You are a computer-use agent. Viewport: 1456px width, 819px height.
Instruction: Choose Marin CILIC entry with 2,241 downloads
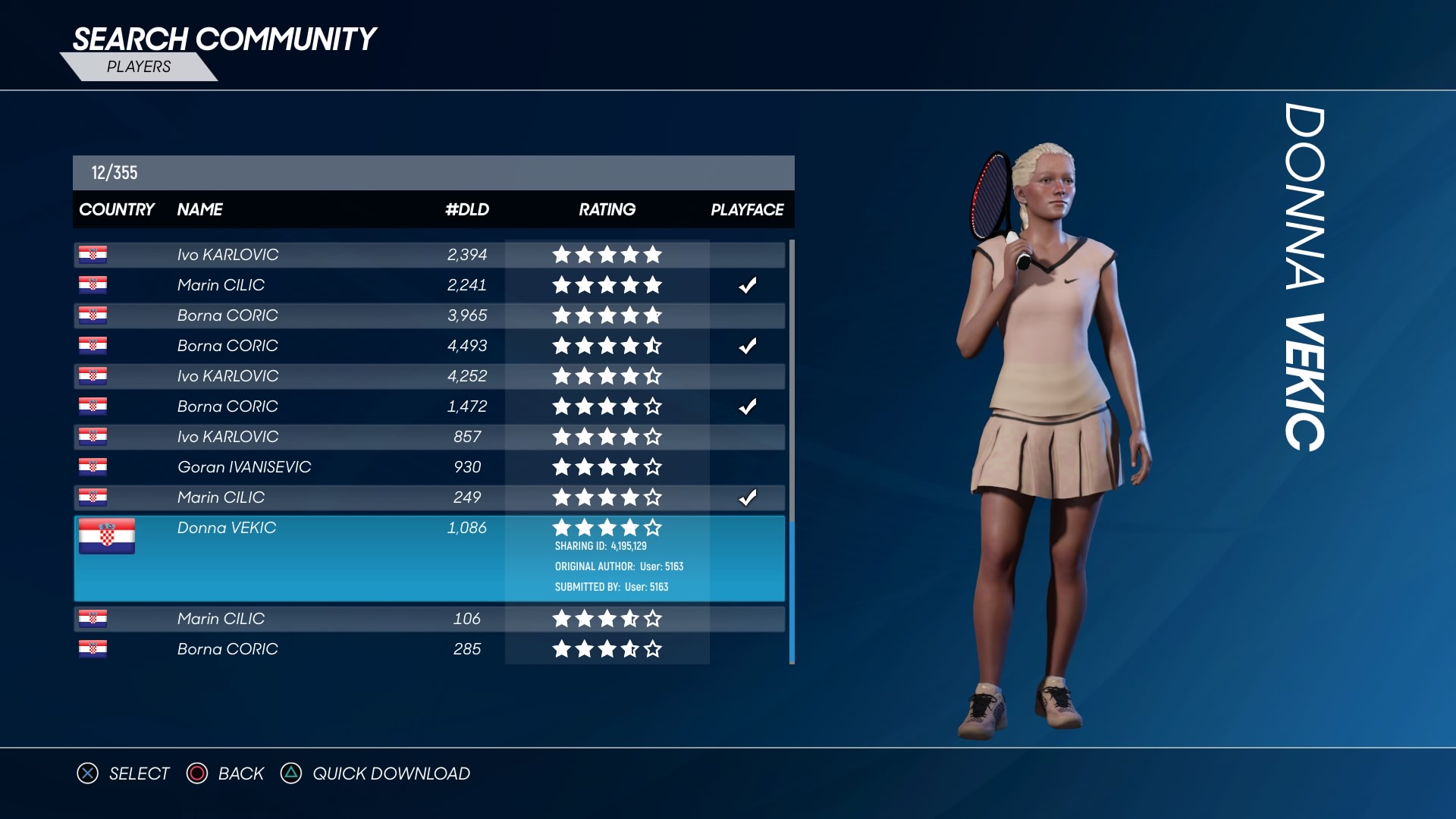point(428,285)
